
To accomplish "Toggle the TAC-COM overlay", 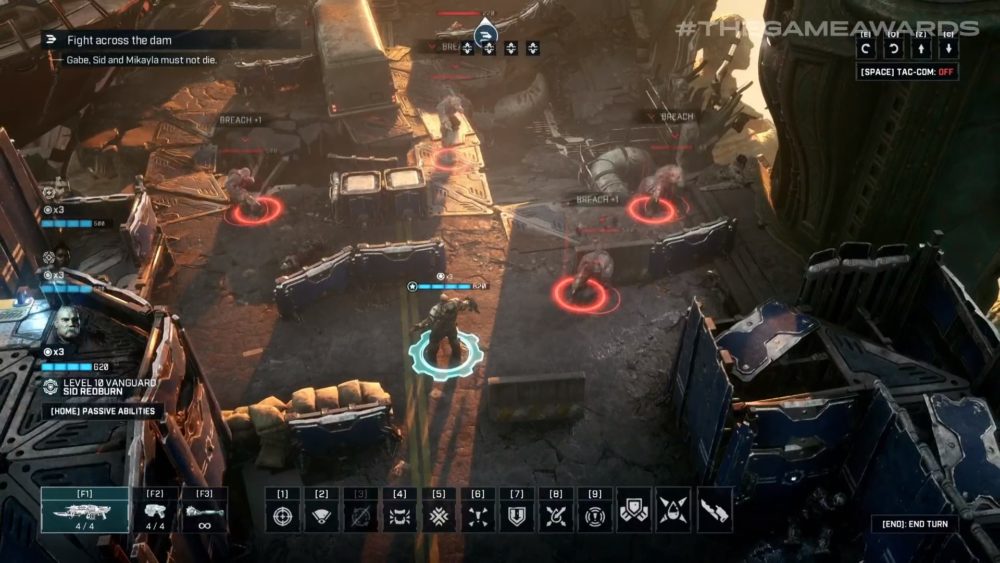I will click(908, 73).
